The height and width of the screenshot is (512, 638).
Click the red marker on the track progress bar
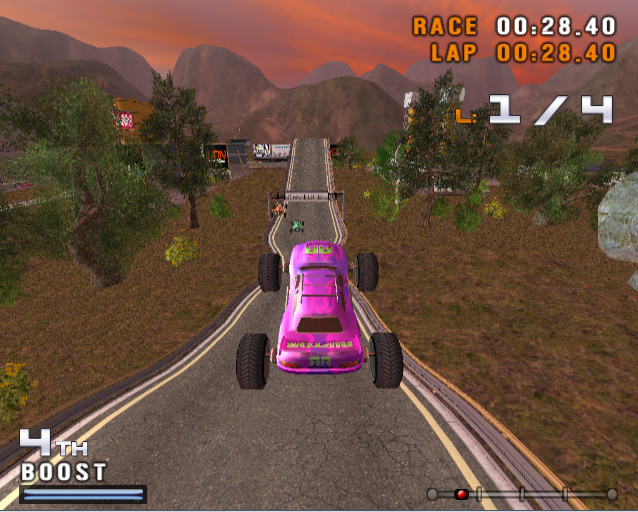(x=461, y=494)
